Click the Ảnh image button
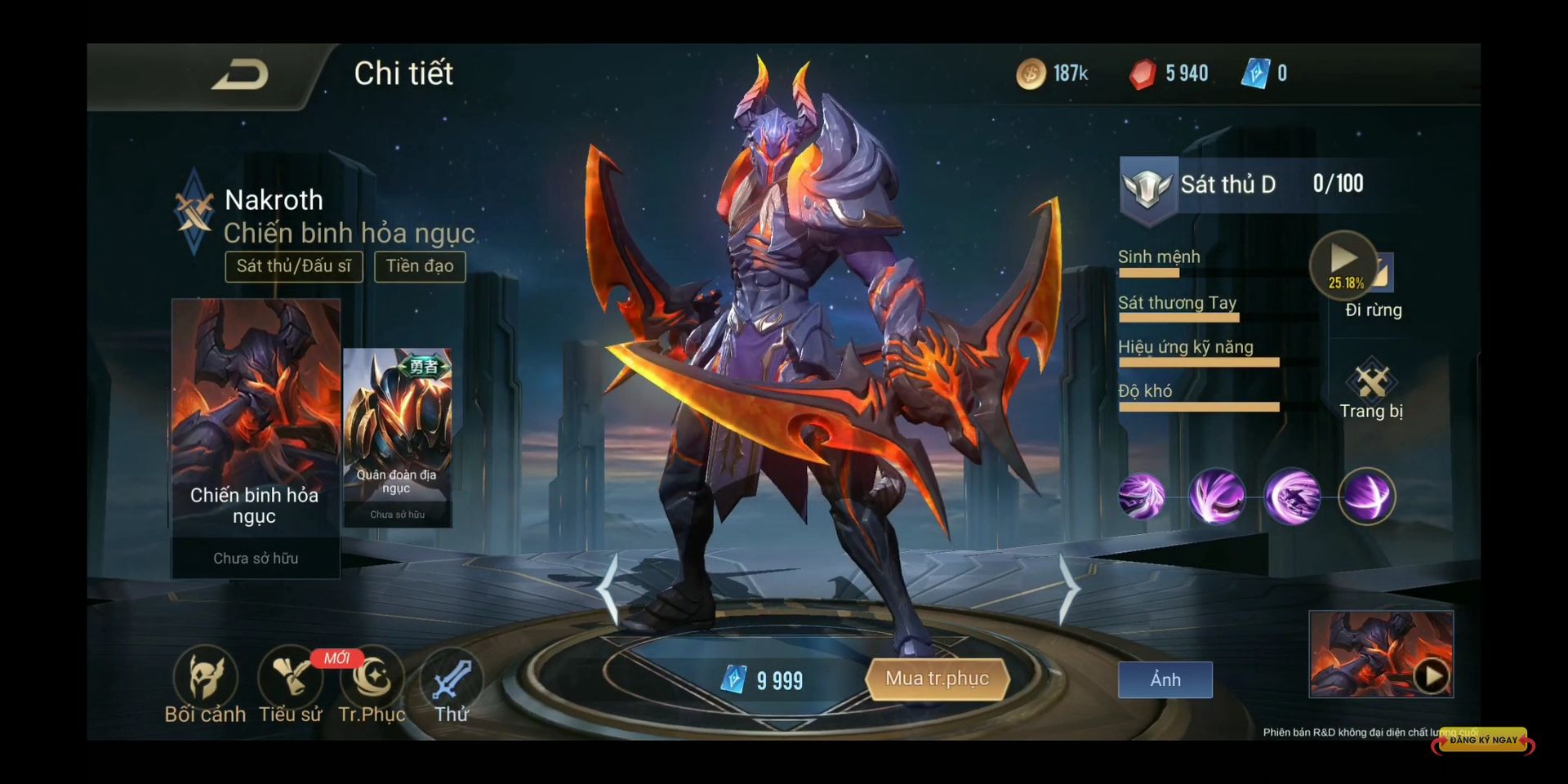The width and height of the screenshot is (1568, 784). (x=1165, y=679)
